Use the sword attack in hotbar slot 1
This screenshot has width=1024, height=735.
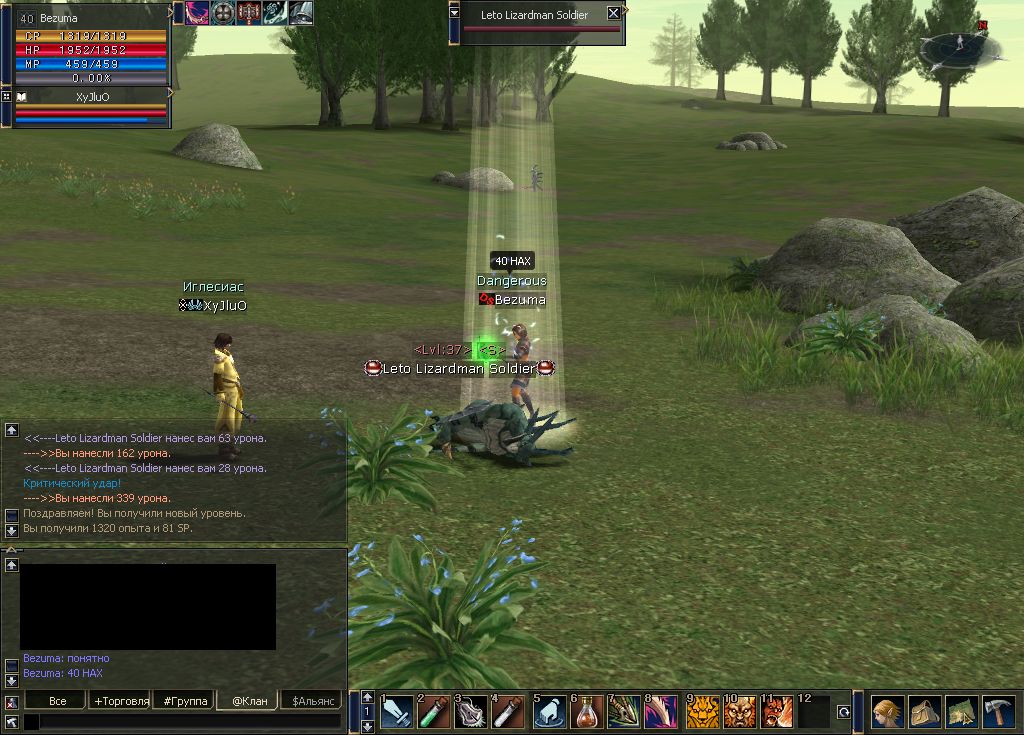397,713
